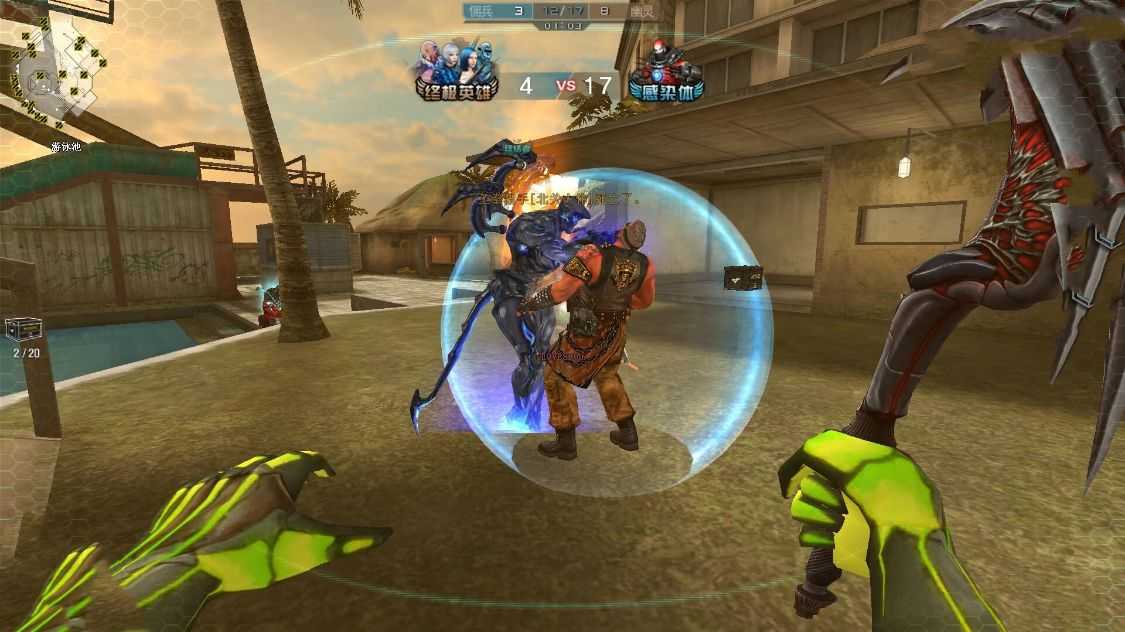This screenshot has height=632, width=1125.
Task: Tap the supply crate icon
Action: (x=24, y=330)
